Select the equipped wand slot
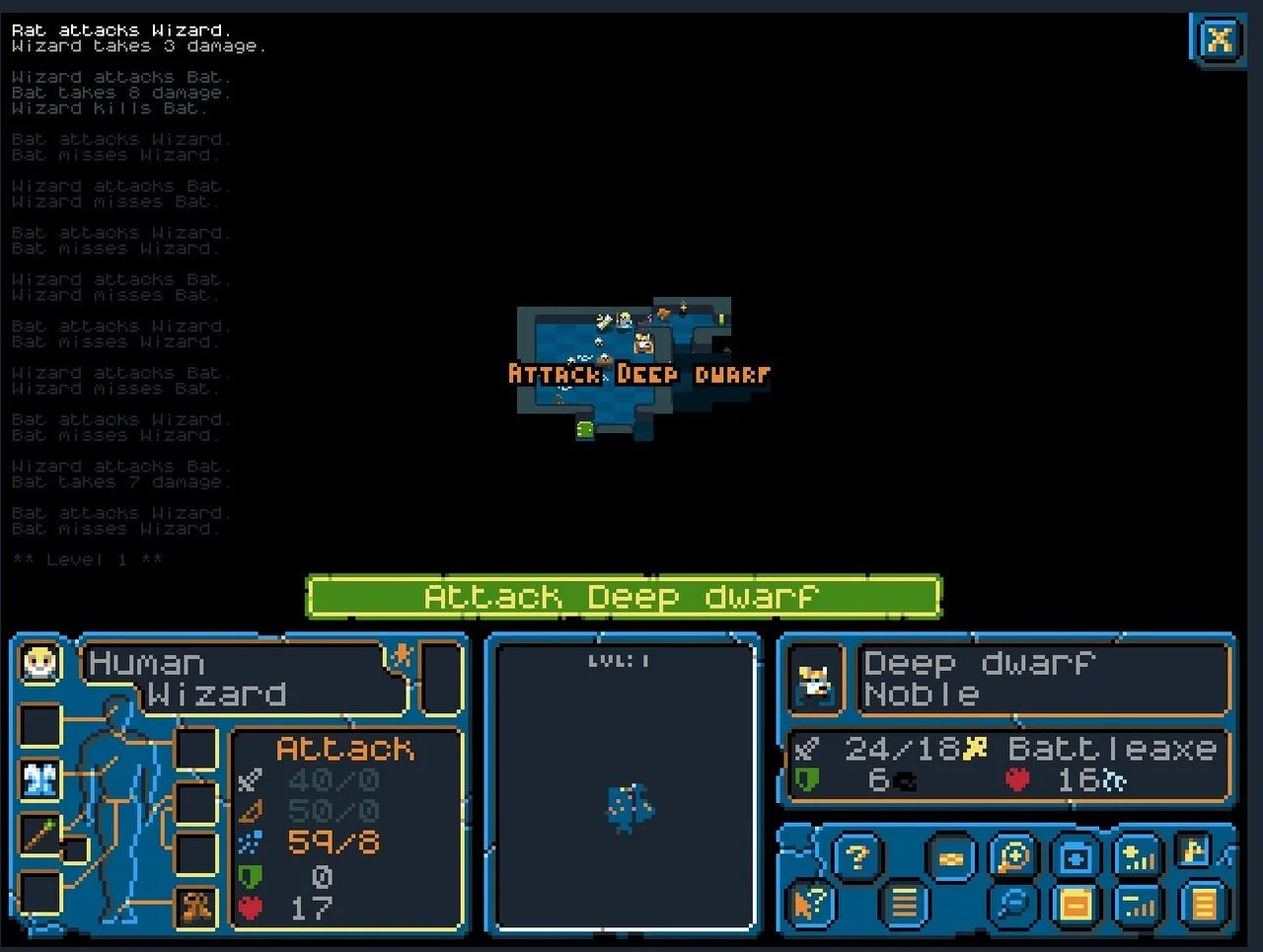 point(38,835)
